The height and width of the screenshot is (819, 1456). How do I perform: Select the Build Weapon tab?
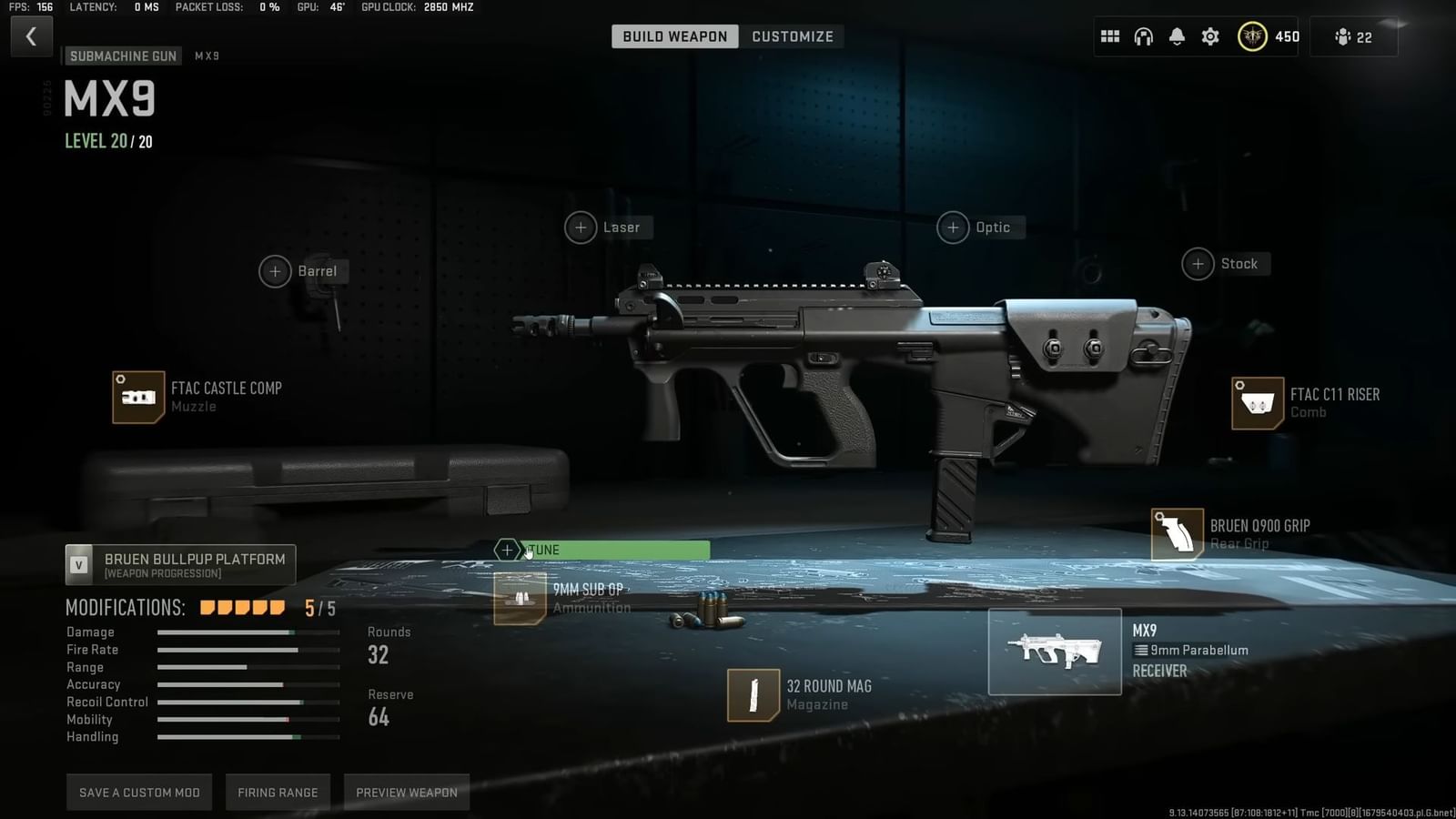[x=673, y=36]
